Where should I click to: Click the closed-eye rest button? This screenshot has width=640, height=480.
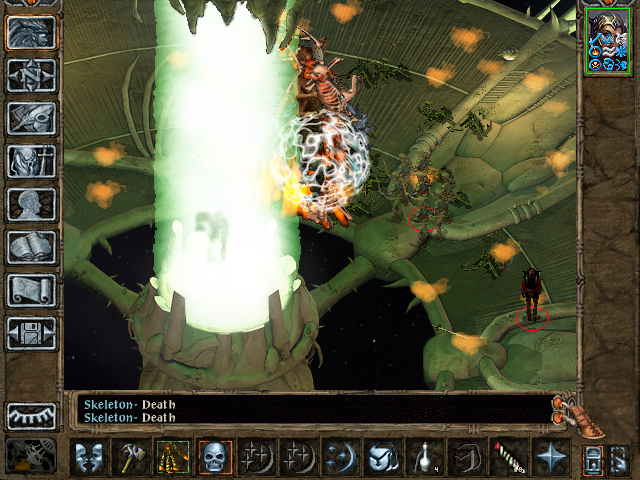(31, 415)
